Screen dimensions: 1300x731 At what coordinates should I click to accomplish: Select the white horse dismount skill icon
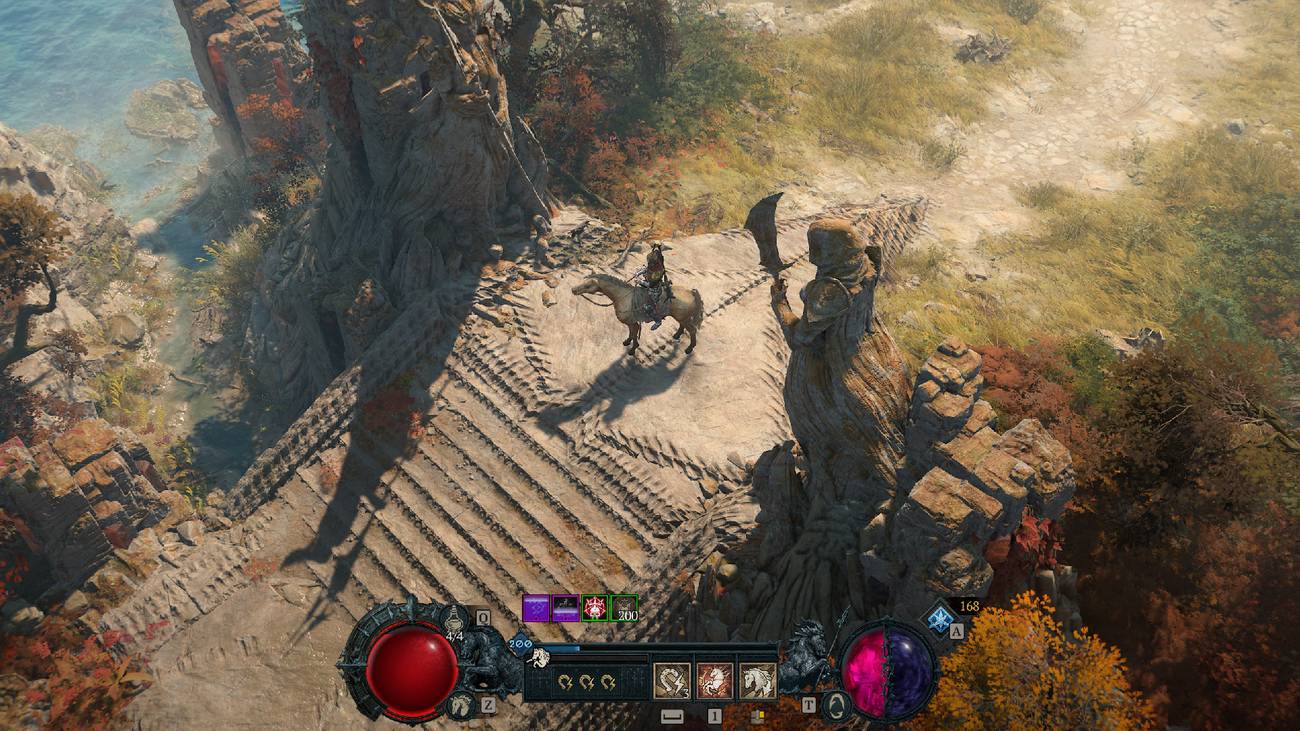[x=756, y=679]
